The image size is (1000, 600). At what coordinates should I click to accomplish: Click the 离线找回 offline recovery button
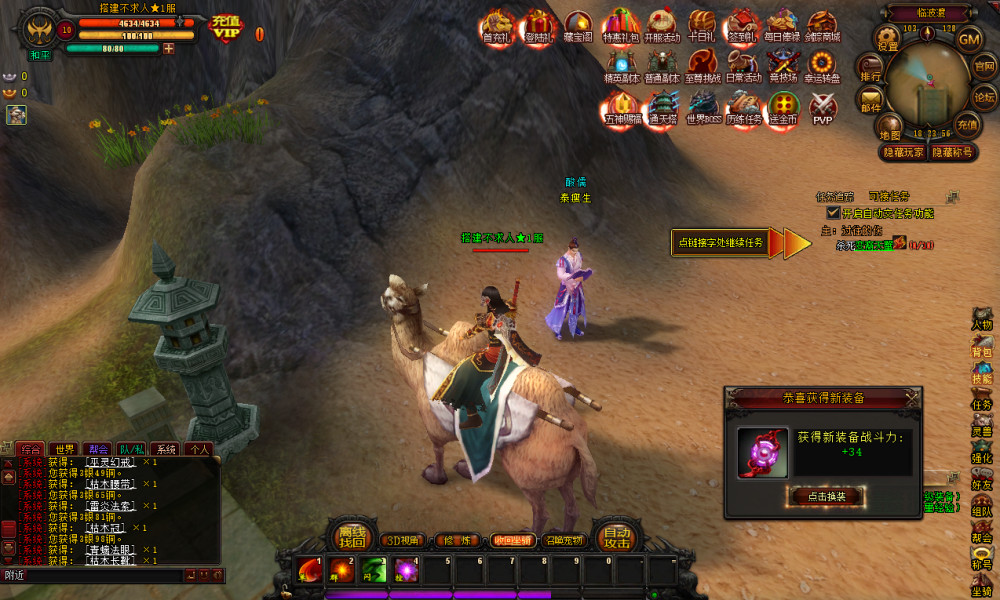[350, 538]
